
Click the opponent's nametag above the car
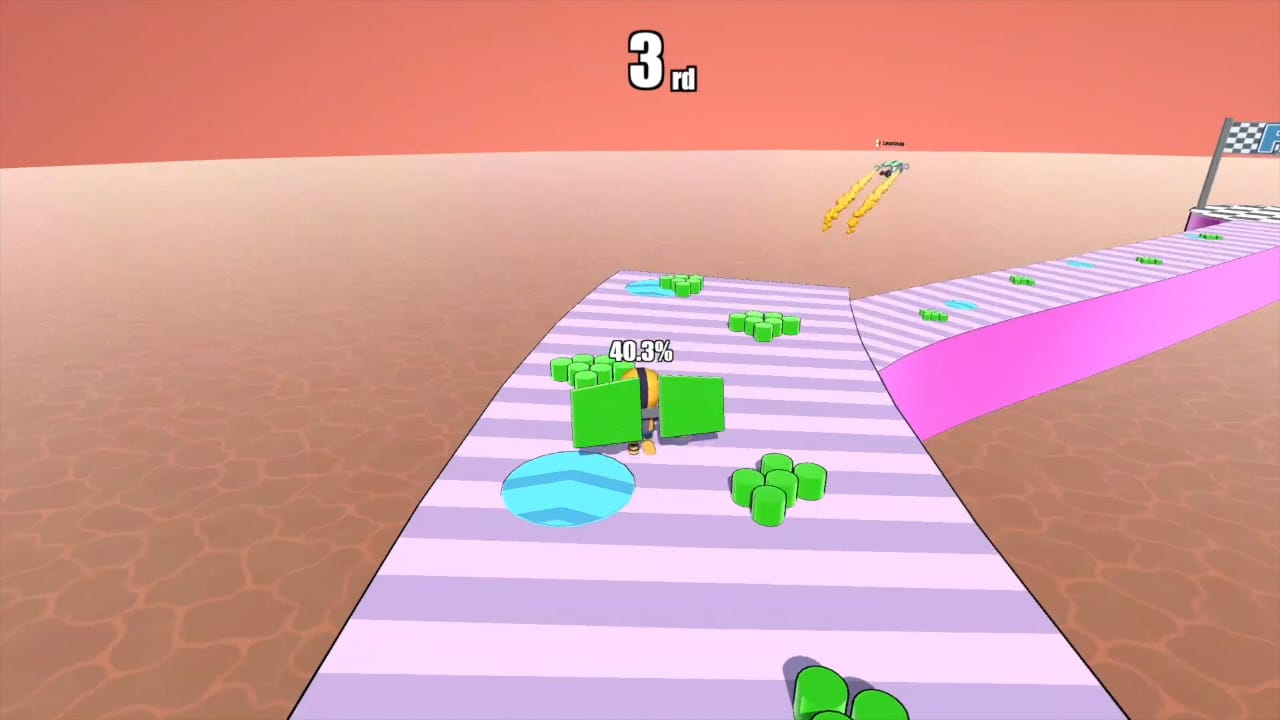[893, 143]
